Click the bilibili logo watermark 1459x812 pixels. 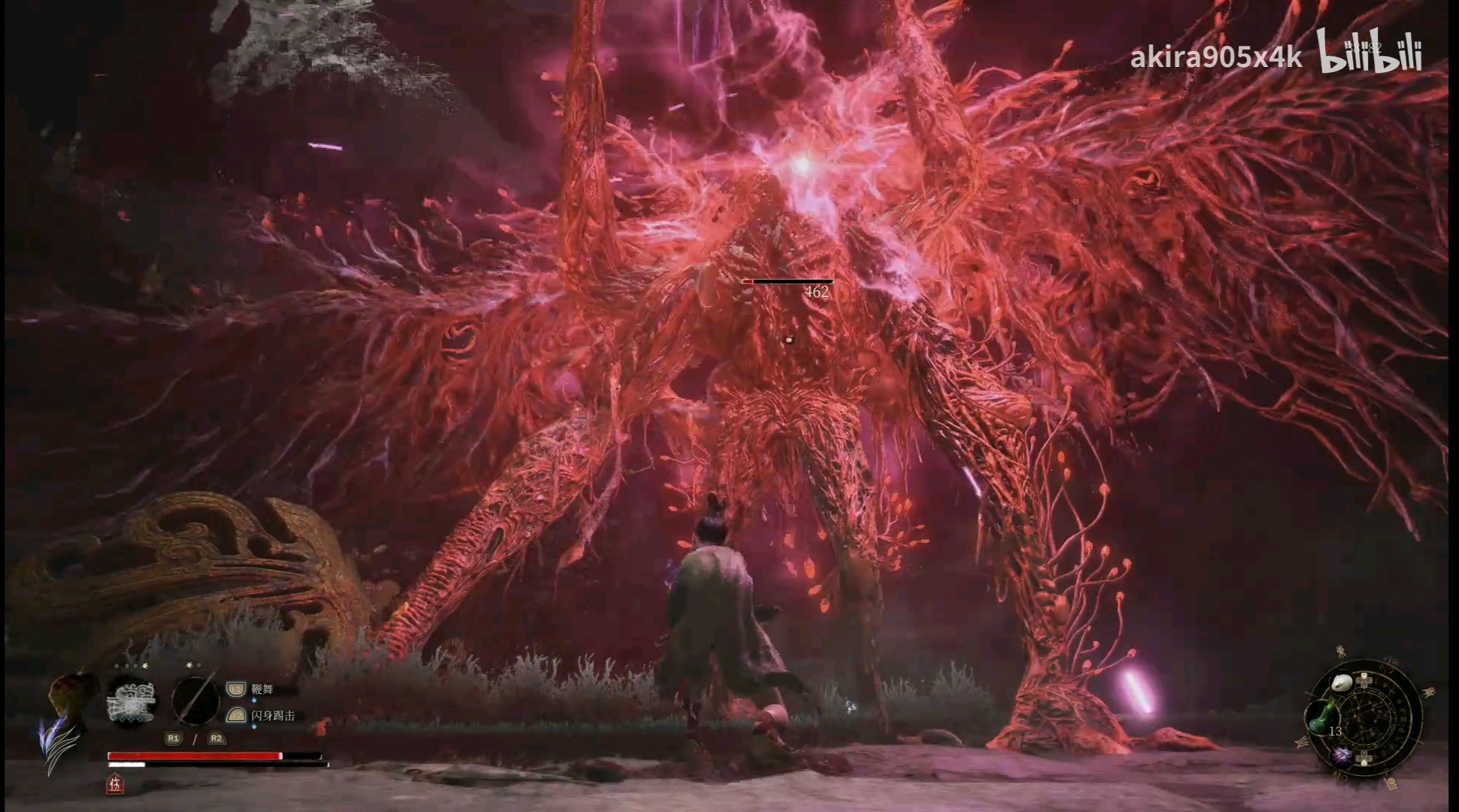(1370, 51)
